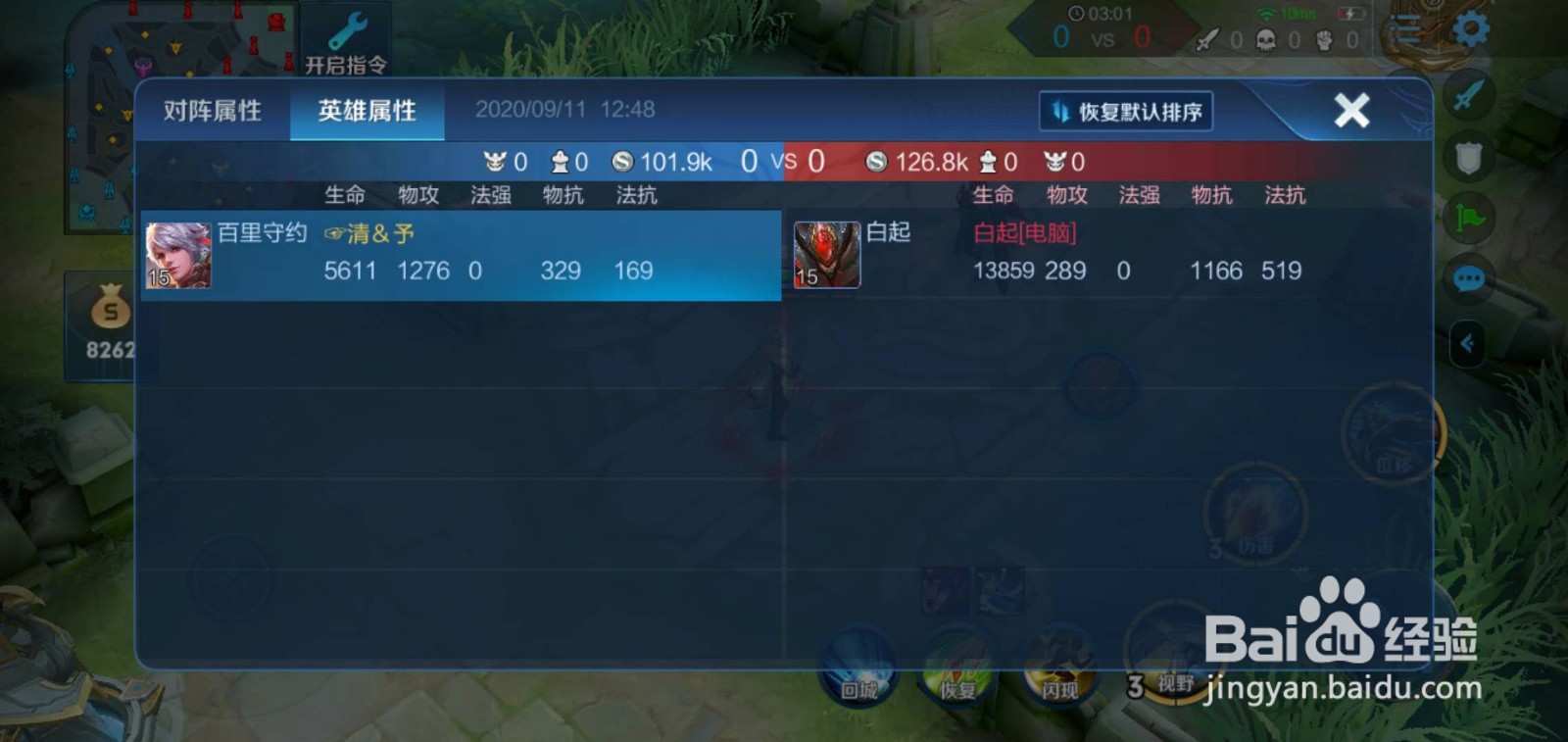This screenshot has width=1568, height=742.
Task: Collapse the panel with left arrow chevron
Action: click(x=1467, y=343)
